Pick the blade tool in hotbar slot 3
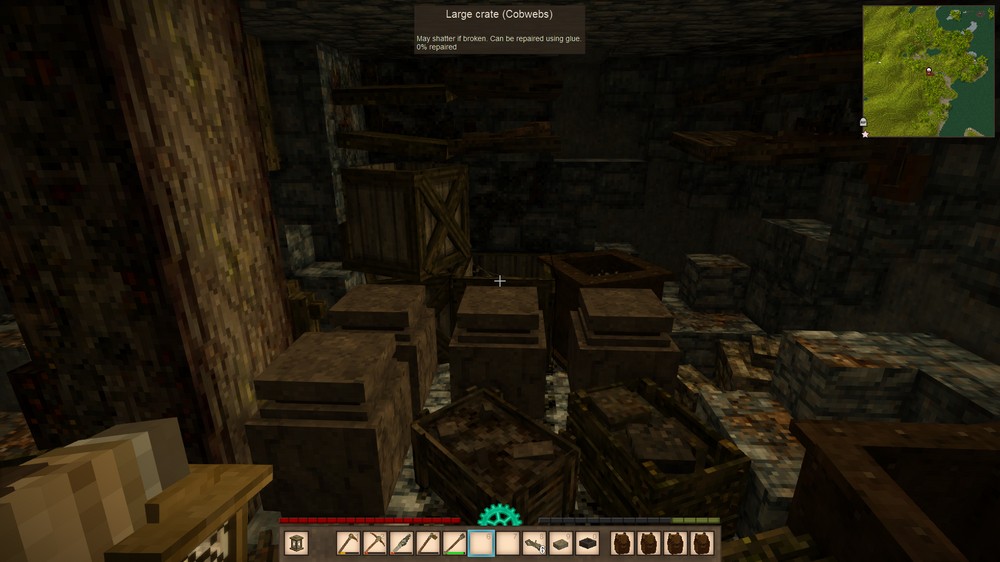1000x562 pixels. (x=402, y=543)
